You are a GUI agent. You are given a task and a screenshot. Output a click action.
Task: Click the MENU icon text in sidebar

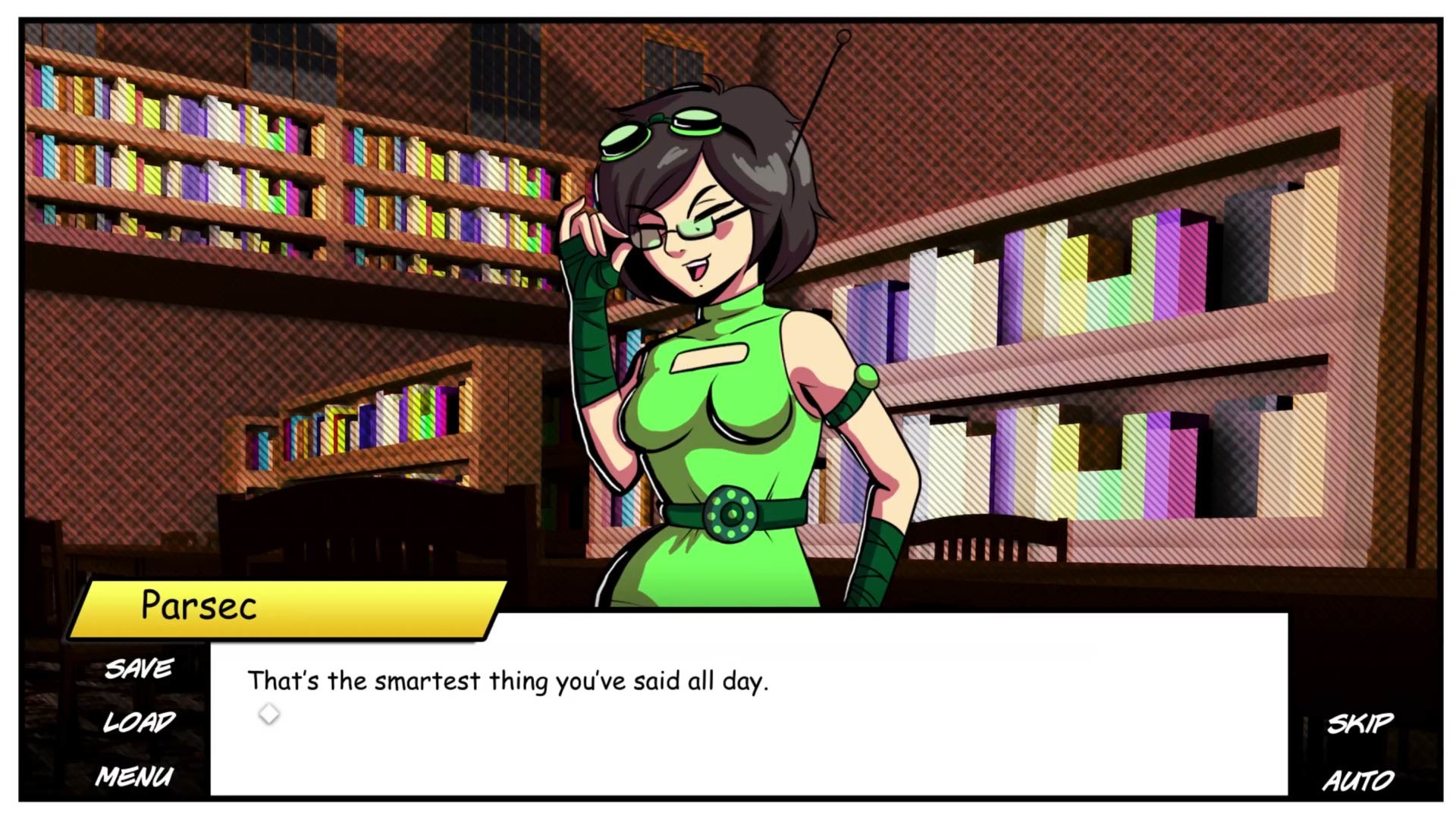pyautogui.click(x=135, y=775)
